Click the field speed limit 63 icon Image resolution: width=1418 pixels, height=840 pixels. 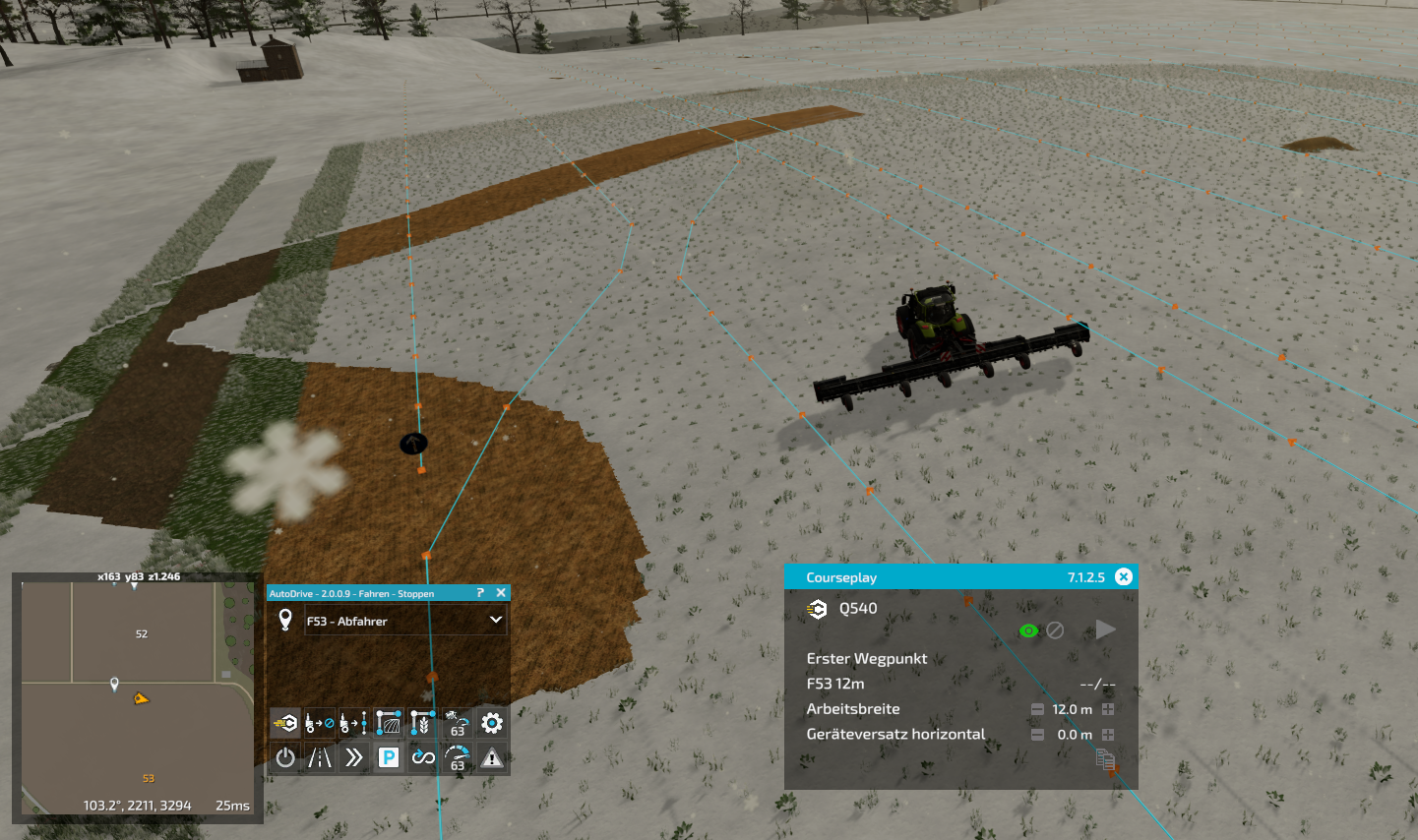point(456,723)
